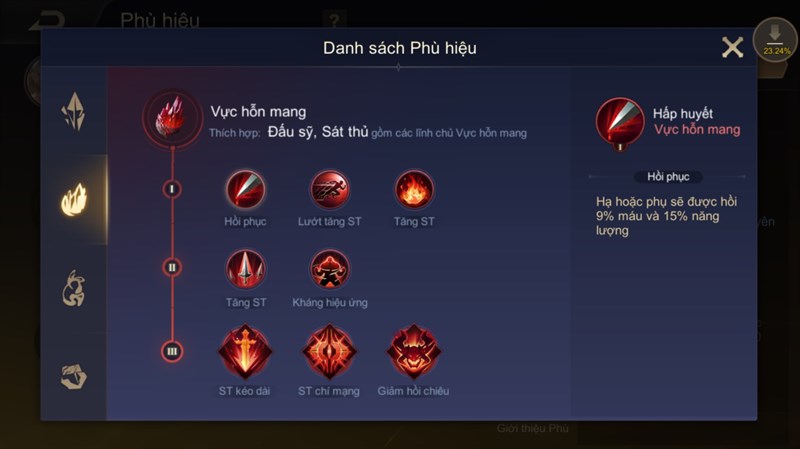
Task: Pick the Giảm hồi chiêu badge
Action: coord(414,351)
